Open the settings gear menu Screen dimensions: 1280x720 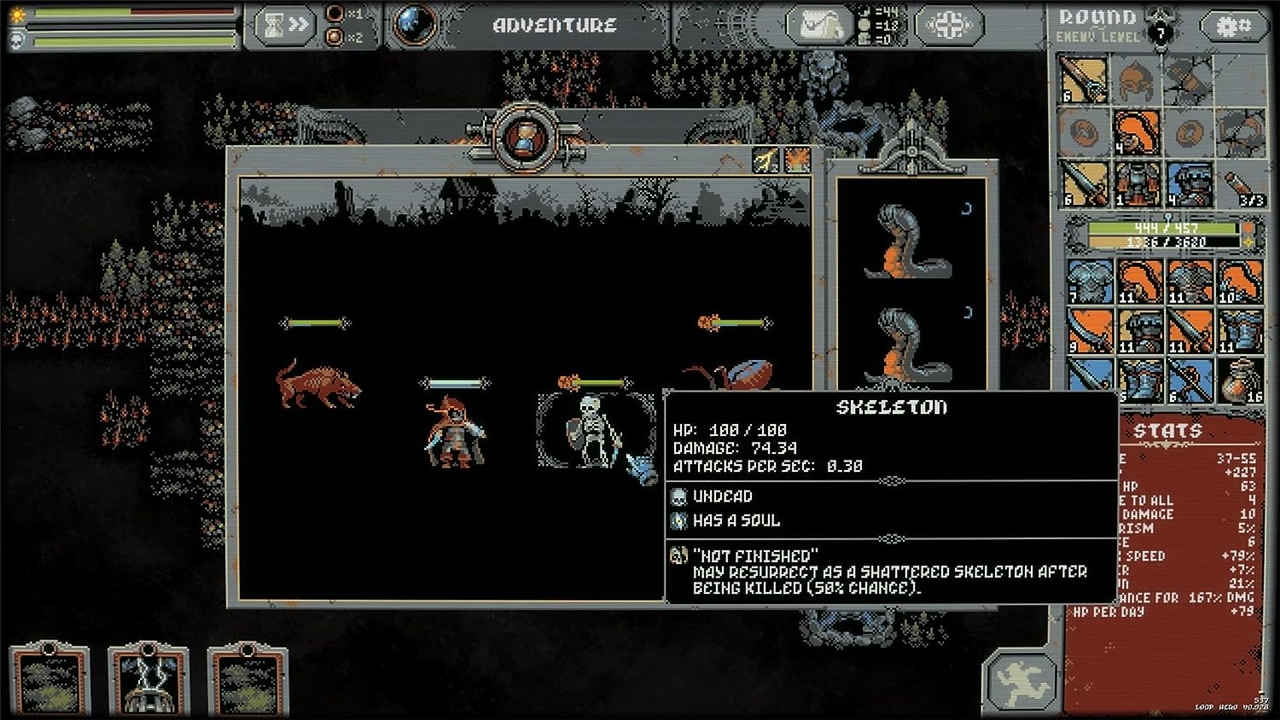pos(1233,26)
